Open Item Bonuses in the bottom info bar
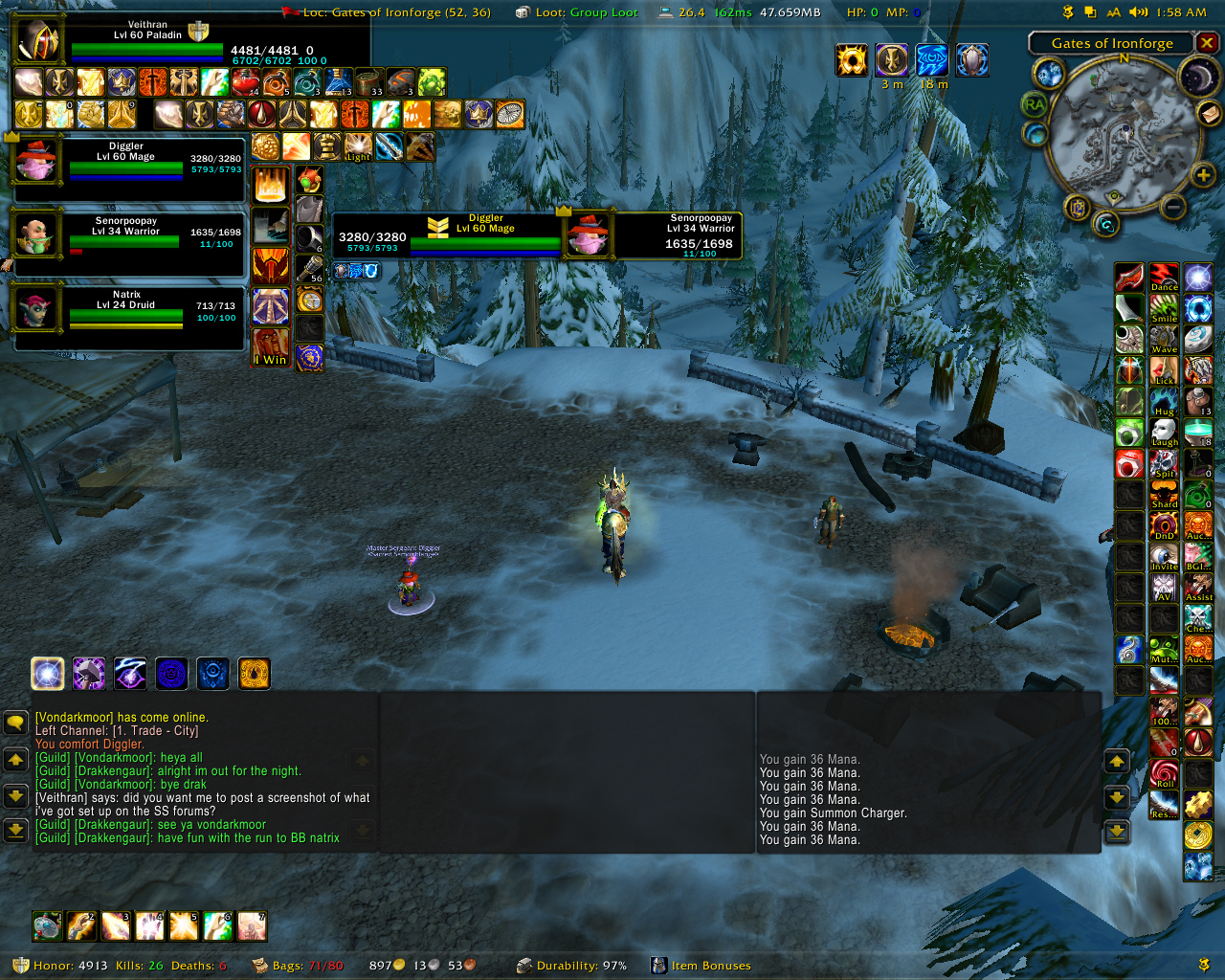Image resolution: width=1225 pixels, height=980 pixels. 710,966
